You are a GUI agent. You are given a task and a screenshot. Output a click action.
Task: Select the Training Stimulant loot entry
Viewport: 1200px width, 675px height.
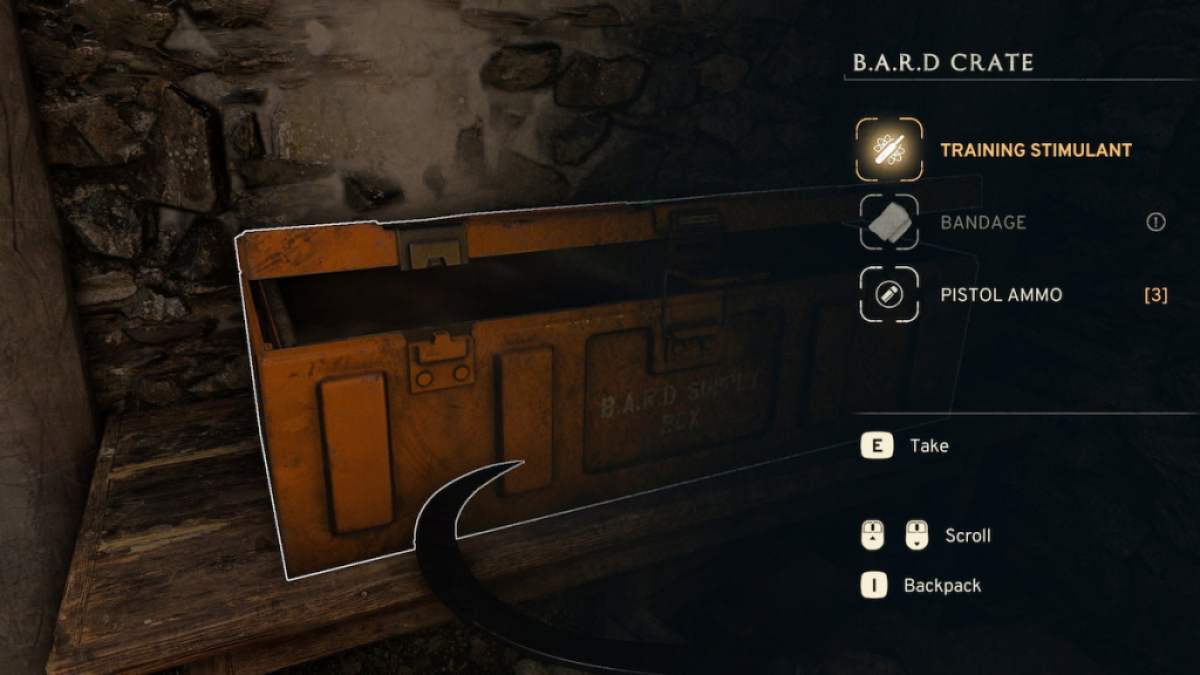coord(1035,150)
